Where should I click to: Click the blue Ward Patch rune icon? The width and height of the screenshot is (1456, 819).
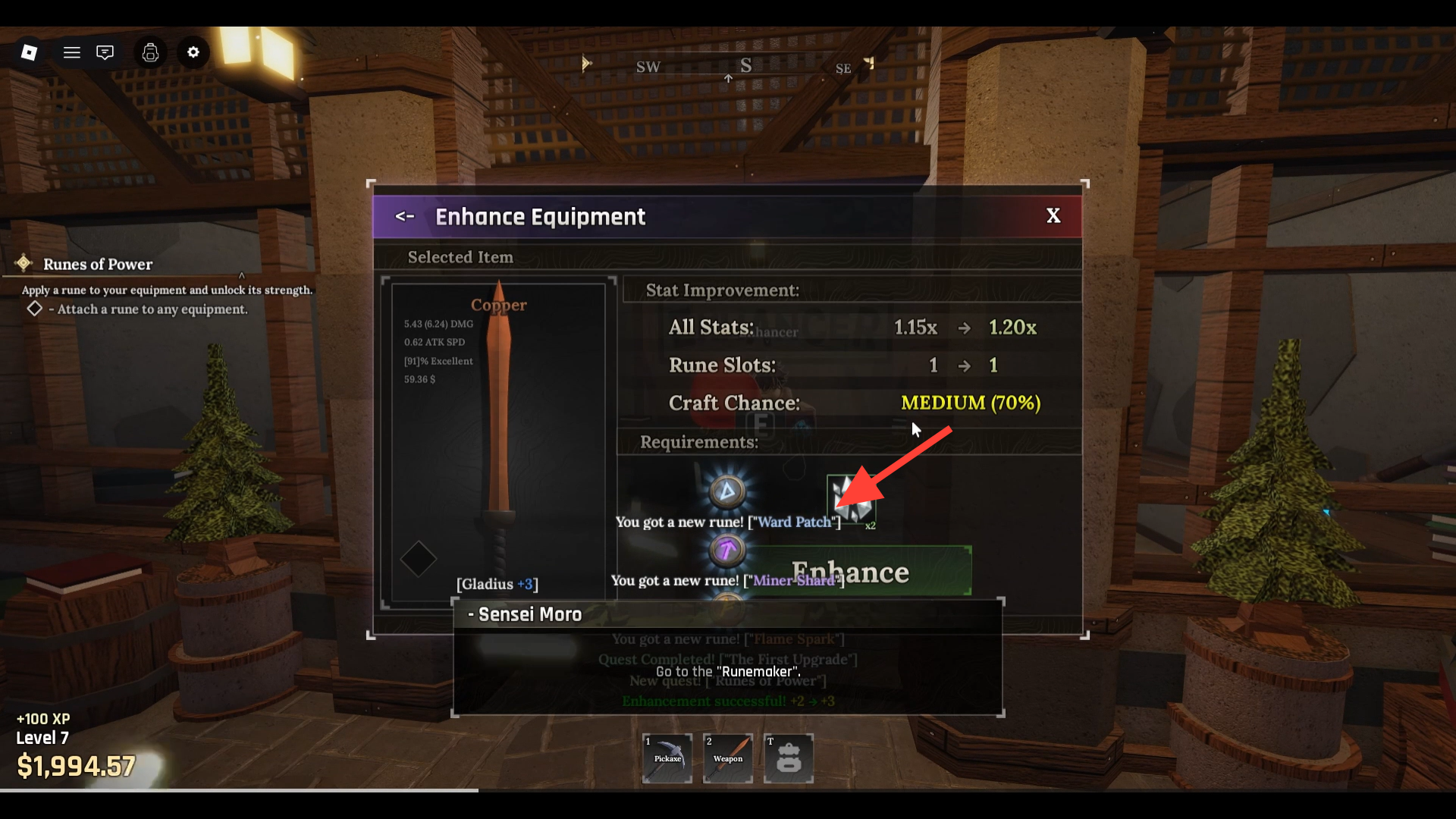pyautogui.click(x=726, y=491)
